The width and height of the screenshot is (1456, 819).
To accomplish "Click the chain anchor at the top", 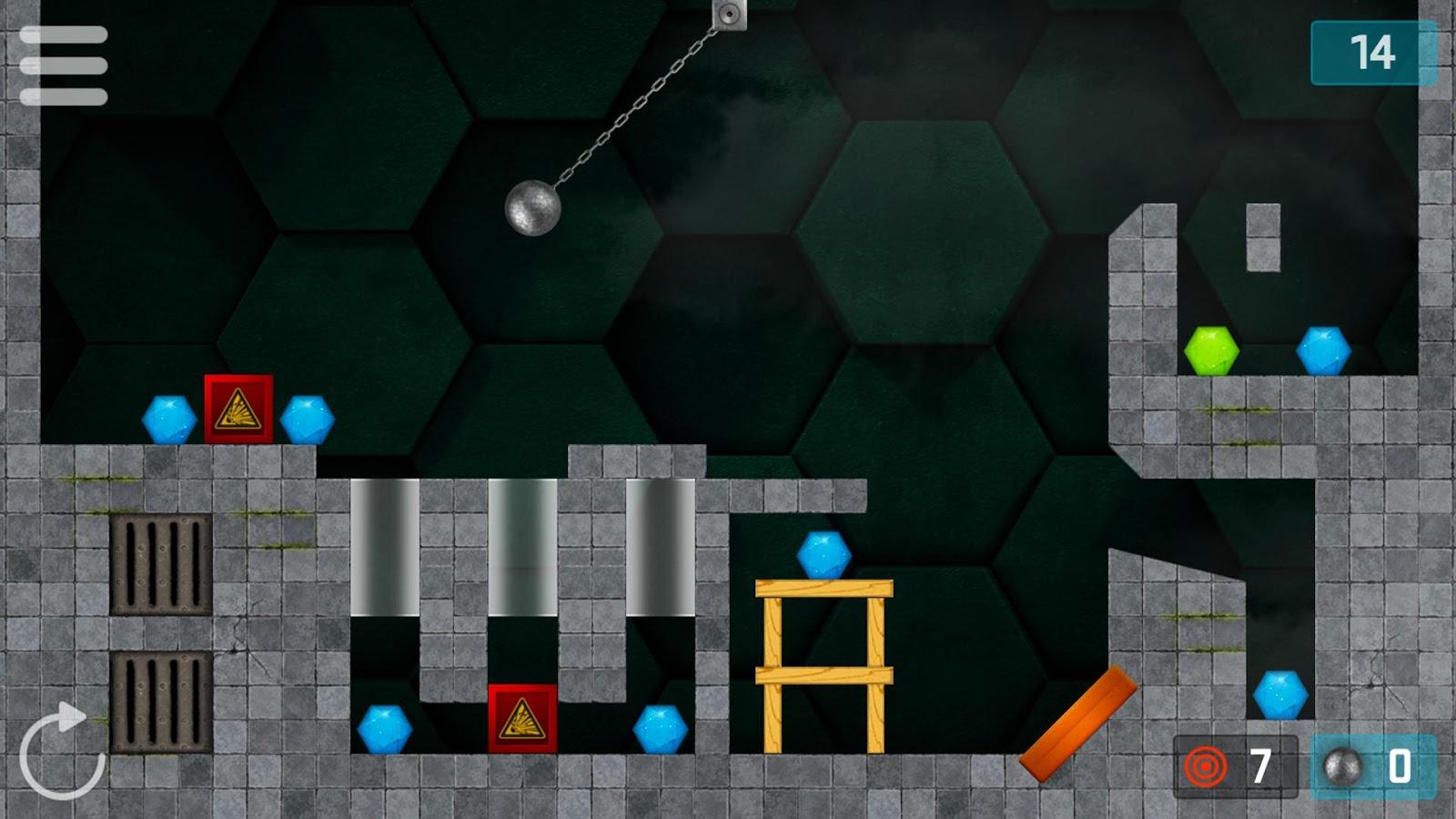I will (728, 14).
